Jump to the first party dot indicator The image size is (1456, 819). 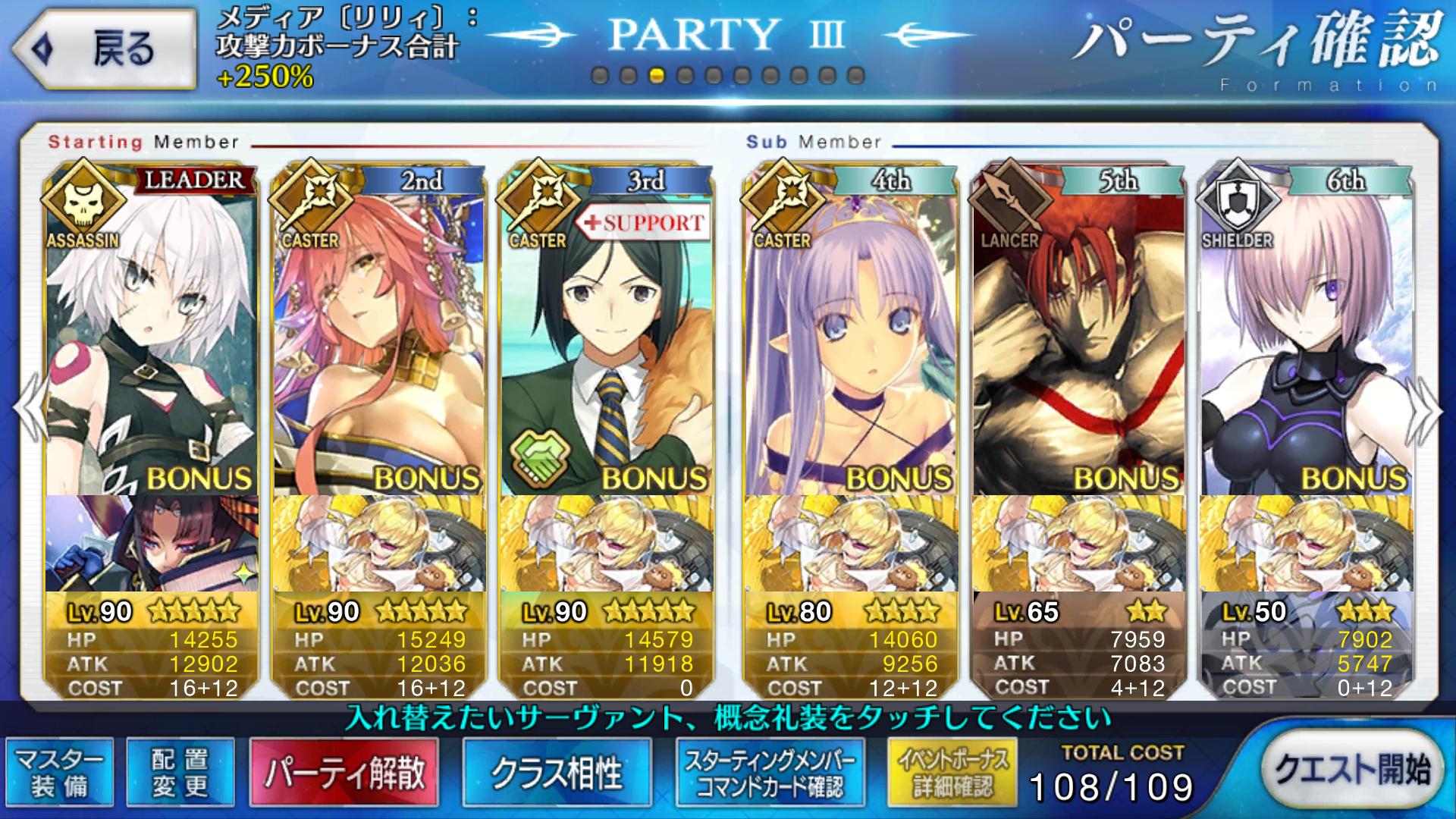[600, 76]
